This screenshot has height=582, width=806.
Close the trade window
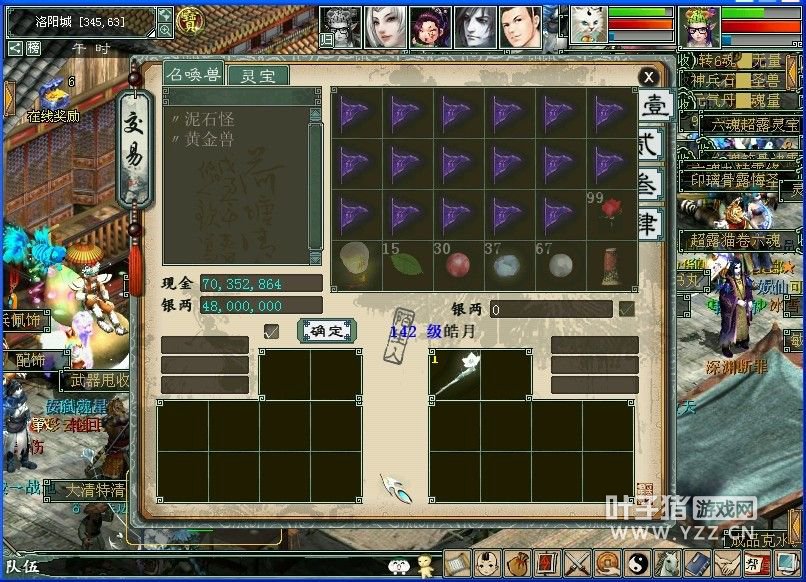click(649, 77)
